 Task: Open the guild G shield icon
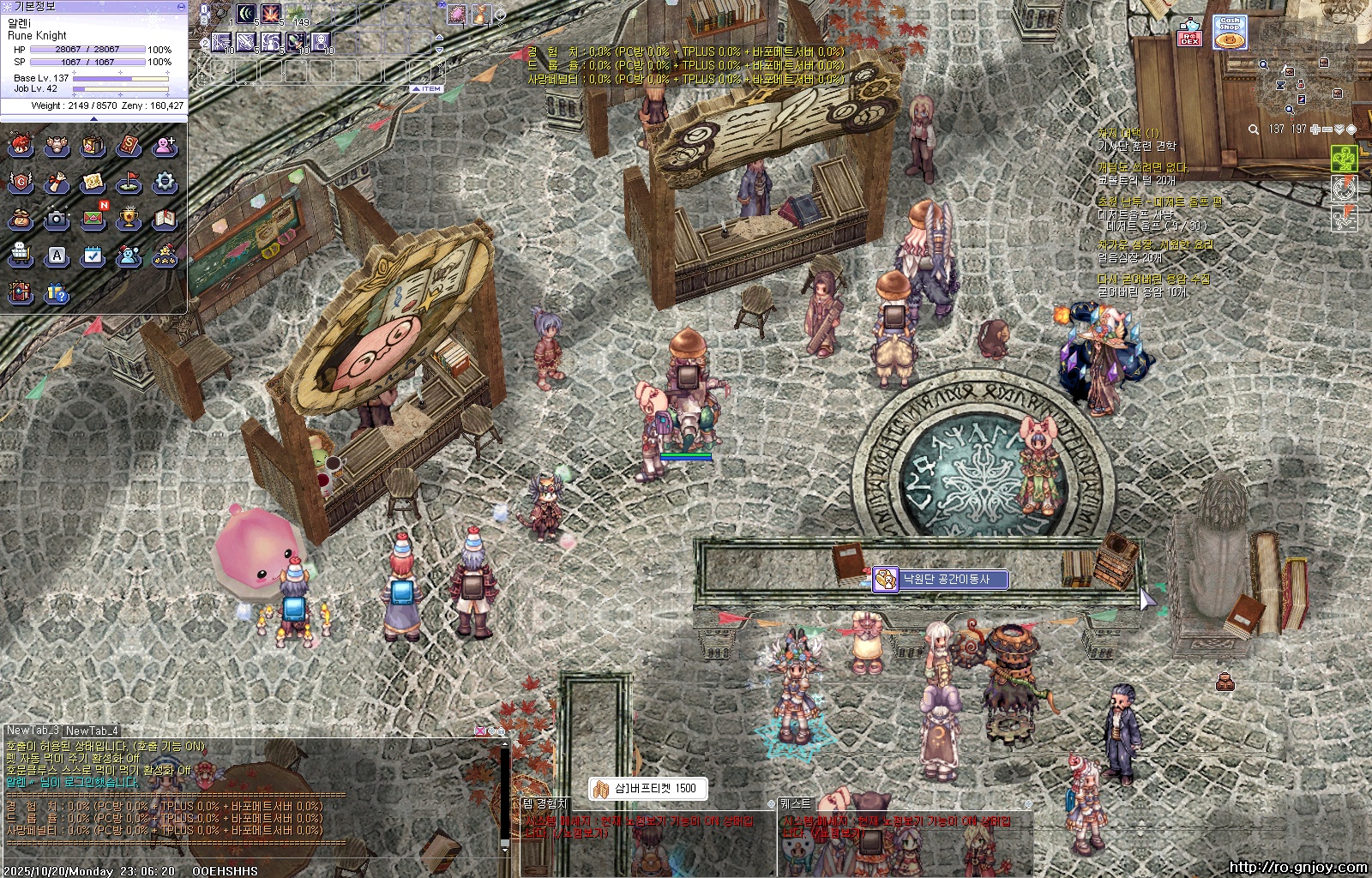pyautogui.click(x=21, y=182)
